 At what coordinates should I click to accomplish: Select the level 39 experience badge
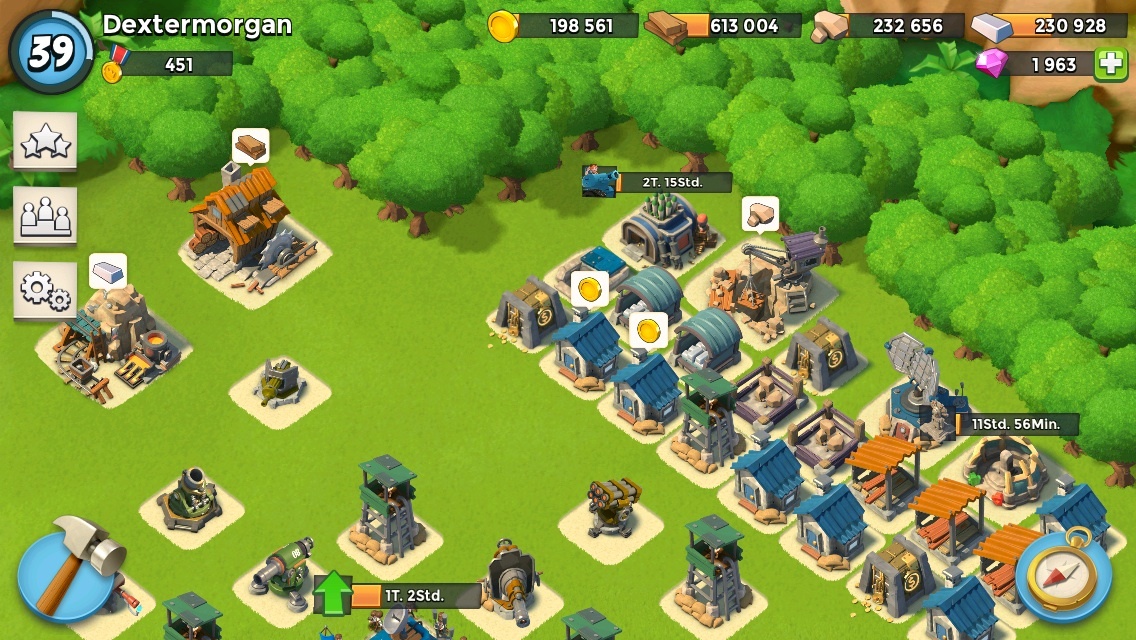pos(51,52)
